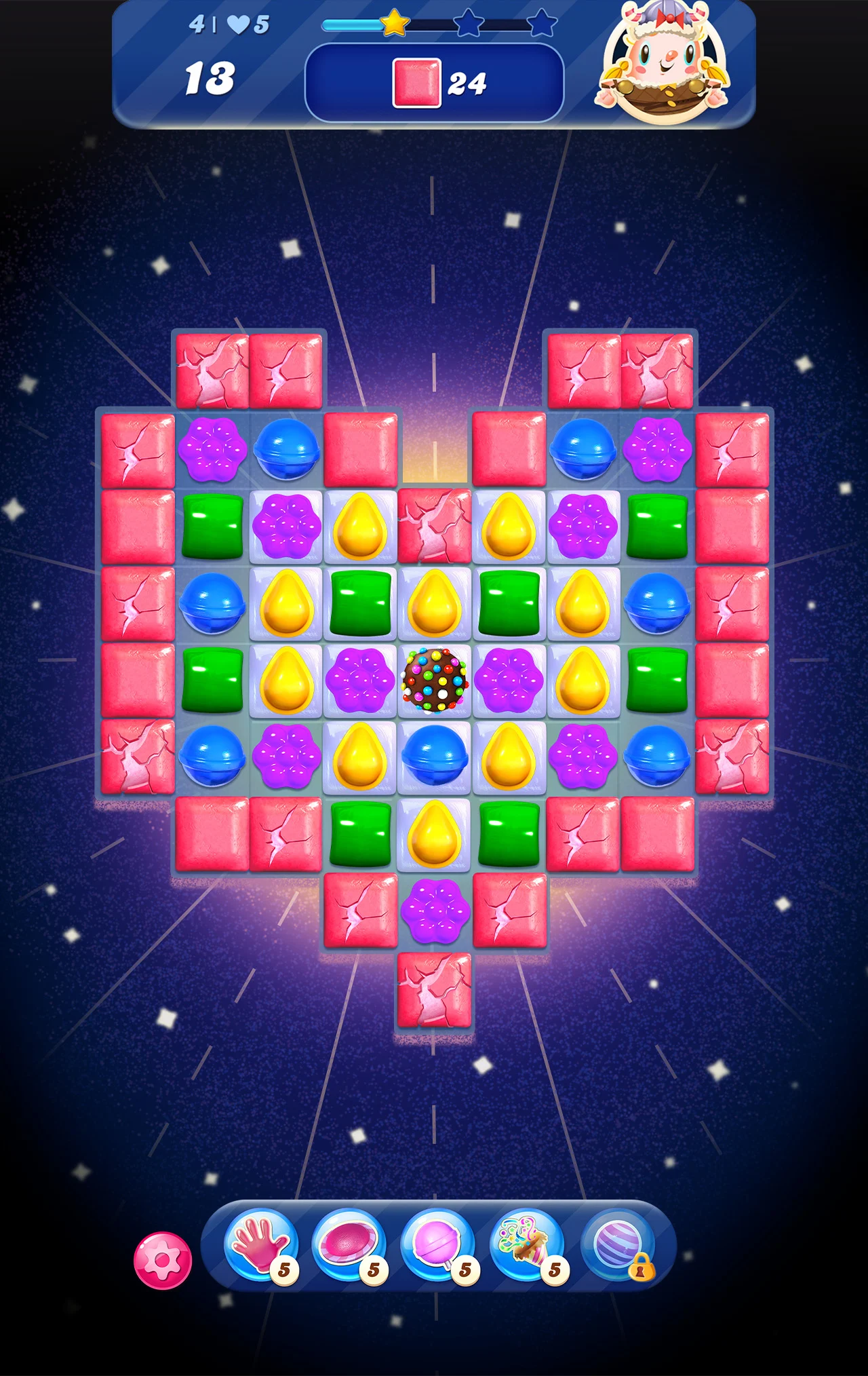Open the pink gear settings button
Image resolution: width=868 pixels, height=1376 pixels.
coord(163,1260)
